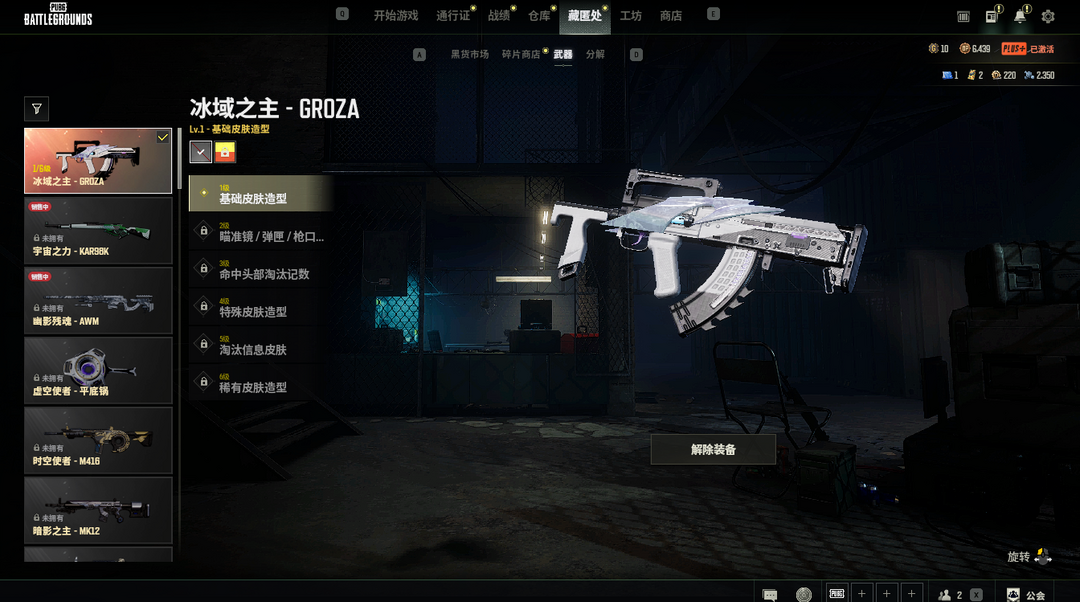Viewport: 1080px width, 602px height.
Task: Click 解除装备 unequip button
Action: (x=713, y=449)
